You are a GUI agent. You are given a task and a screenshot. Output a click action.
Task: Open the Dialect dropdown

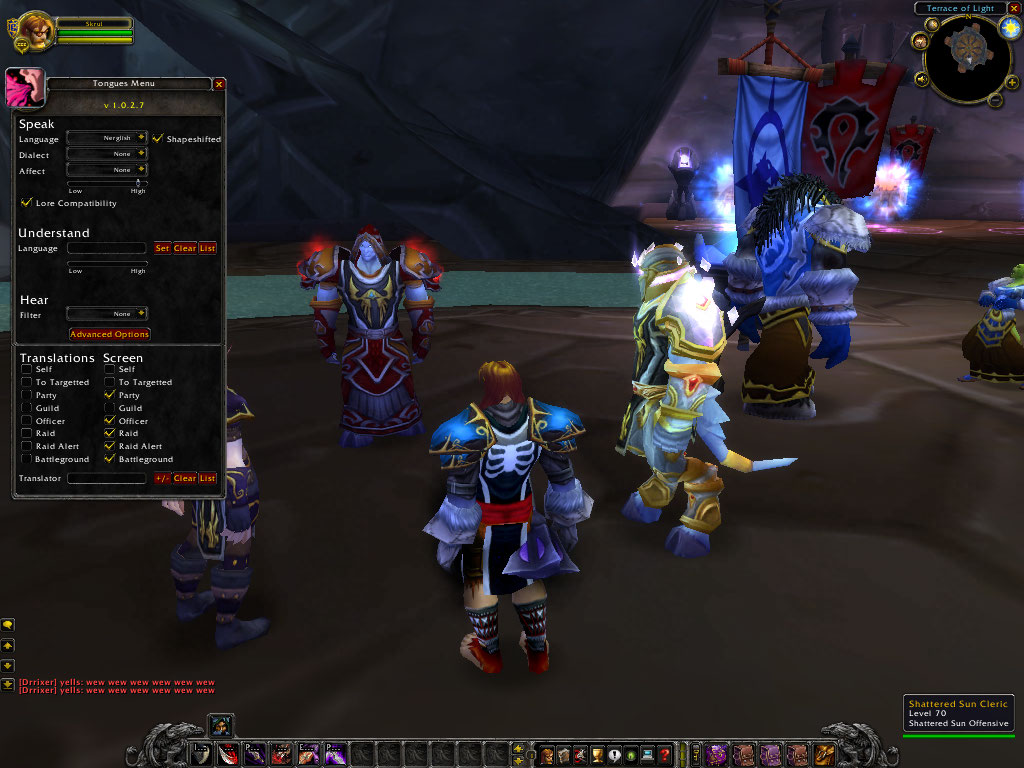pyautogui.click(x=141, y=154)
